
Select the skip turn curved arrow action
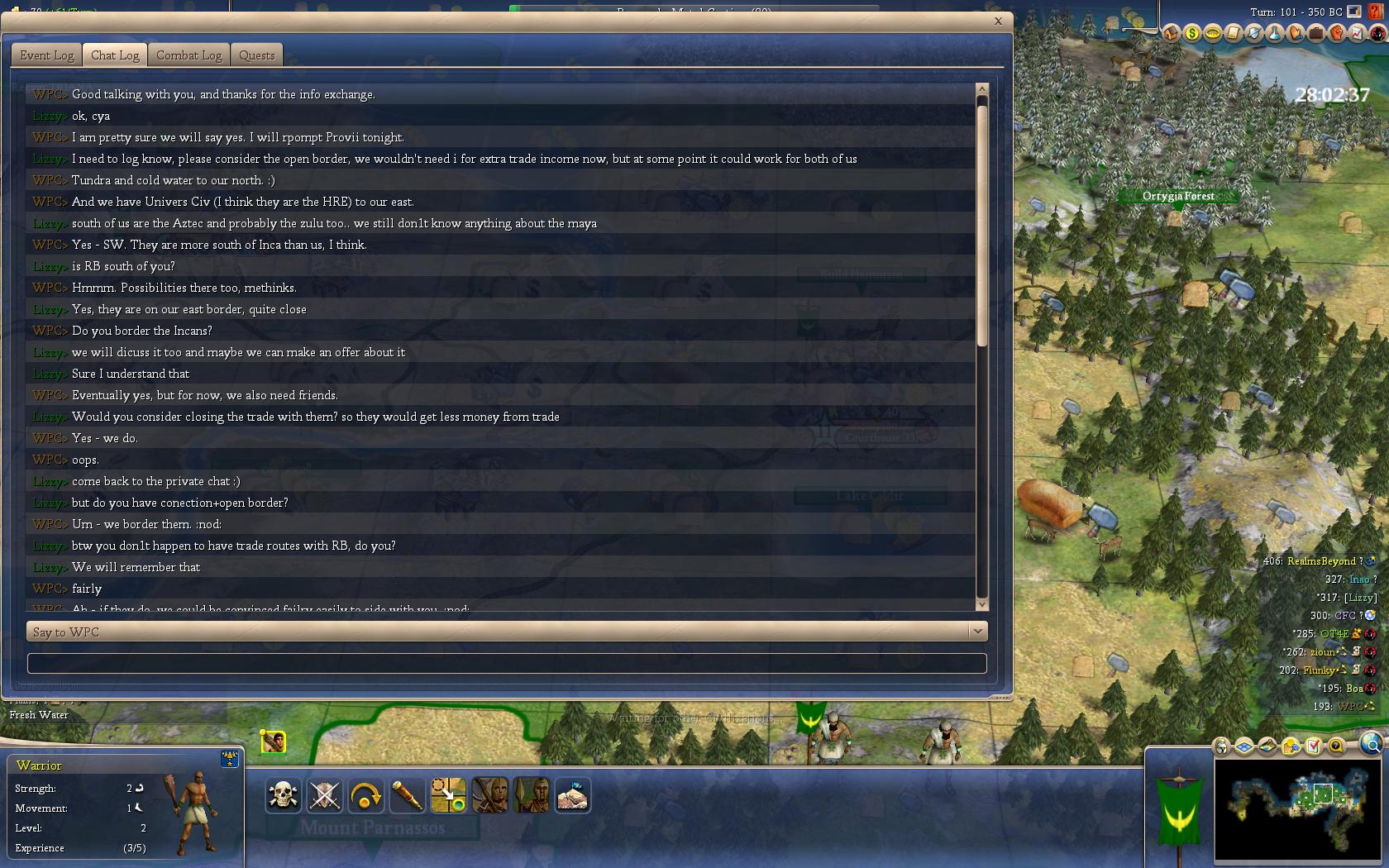[365, 796]
